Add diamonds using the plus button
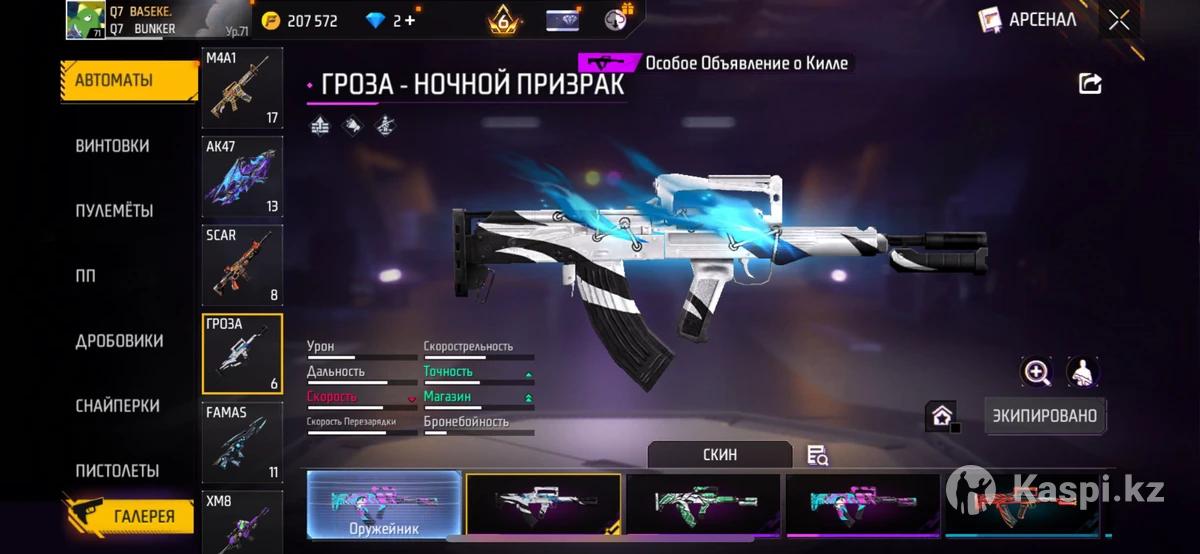Viewport: 1200px width, 554px height. pos(409,21)
